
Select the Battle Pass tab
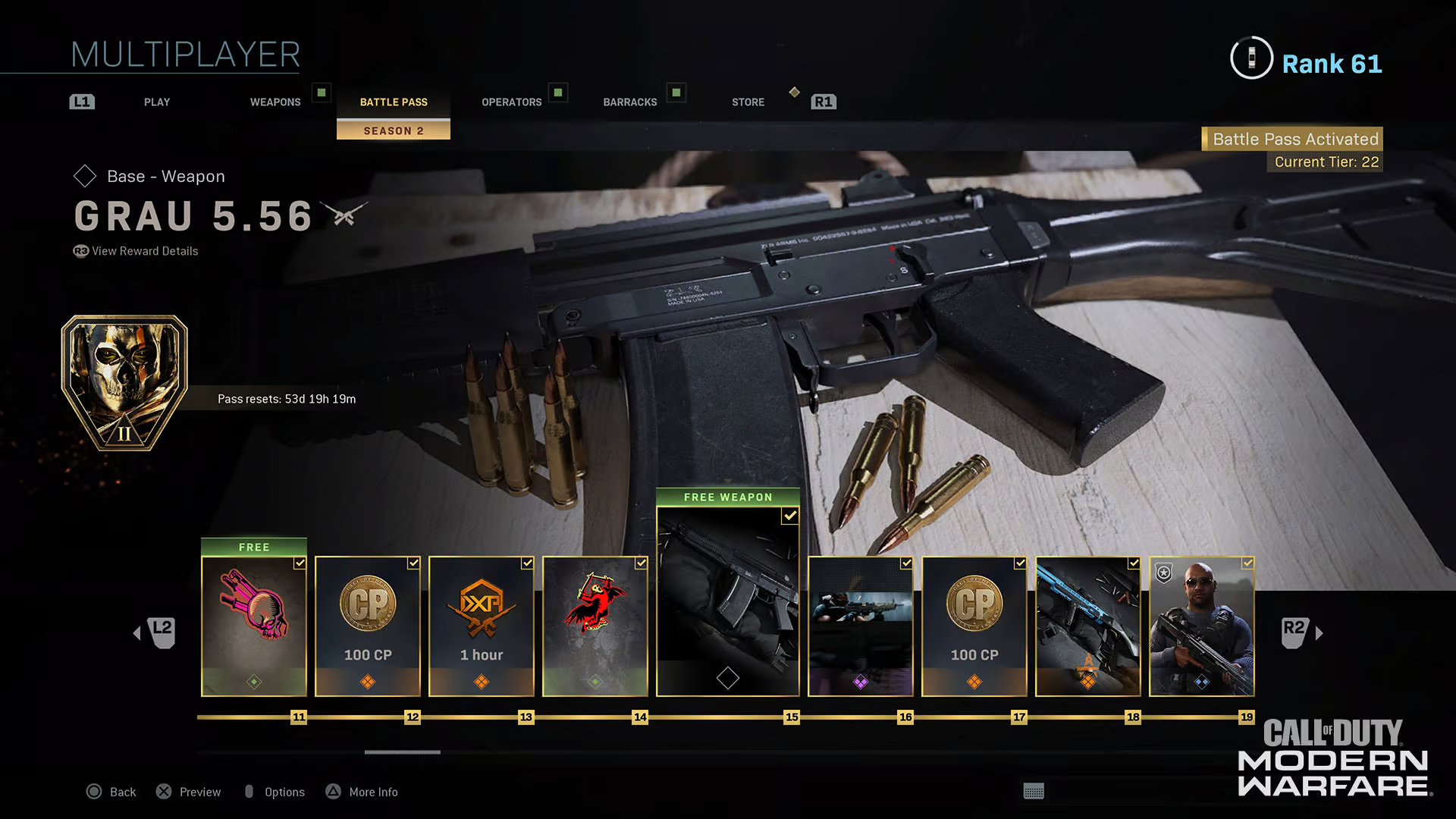pyautogui.click(x=394, y=102)
